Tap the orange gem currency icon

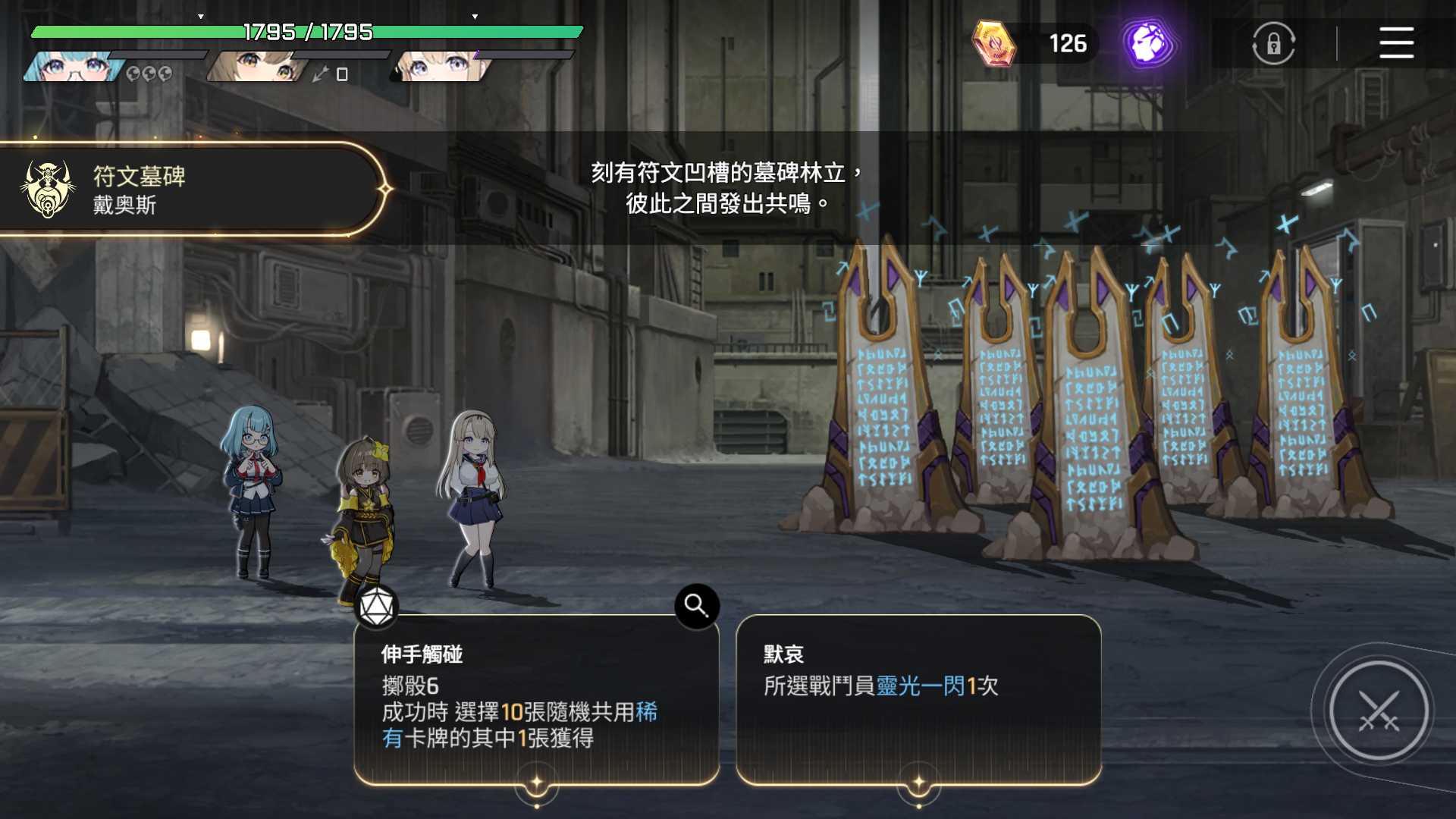pos(993,43)
